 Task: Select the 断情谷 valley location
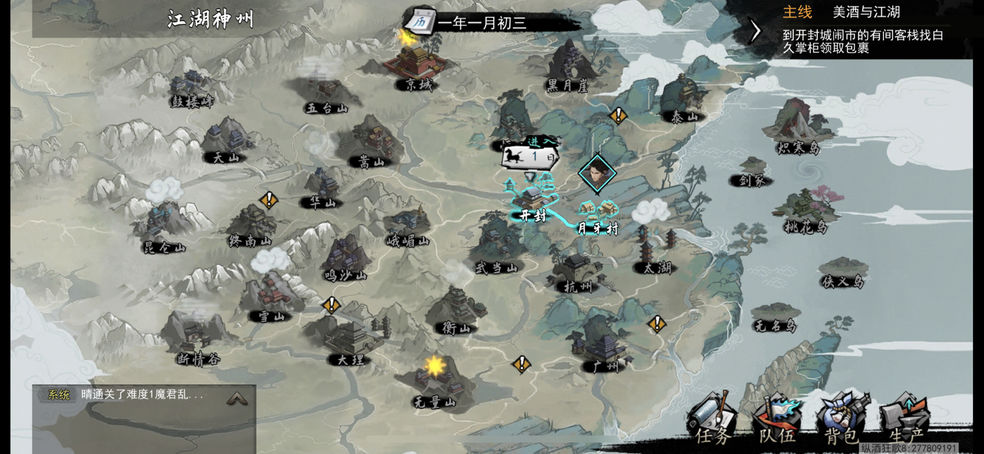[x=197, y=335]
